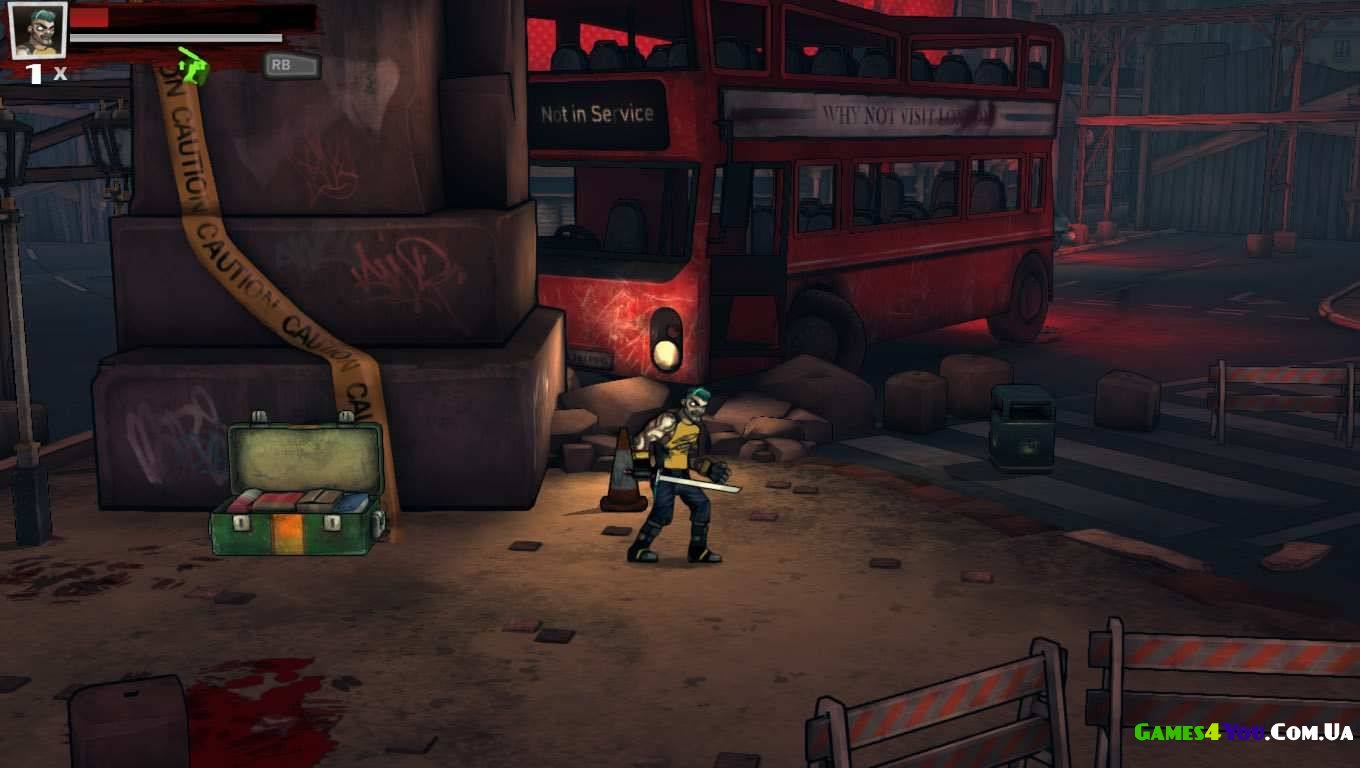
Task: Select the green weapon icon in the HUD
Action: (x=194, y=67)
